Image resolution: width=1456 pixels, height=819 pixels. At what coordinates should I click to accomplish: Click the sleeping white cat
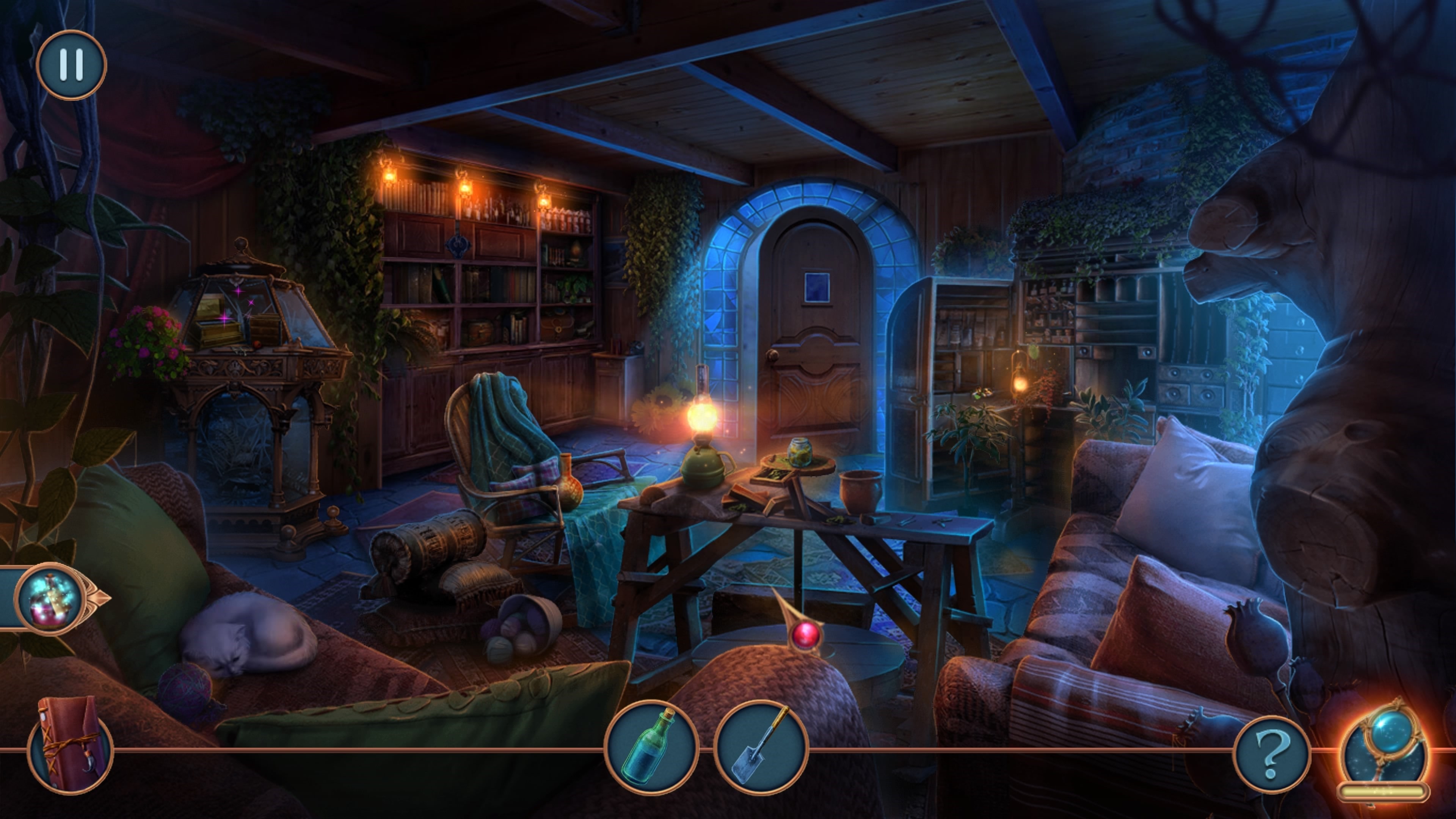(x=243, y=636)
